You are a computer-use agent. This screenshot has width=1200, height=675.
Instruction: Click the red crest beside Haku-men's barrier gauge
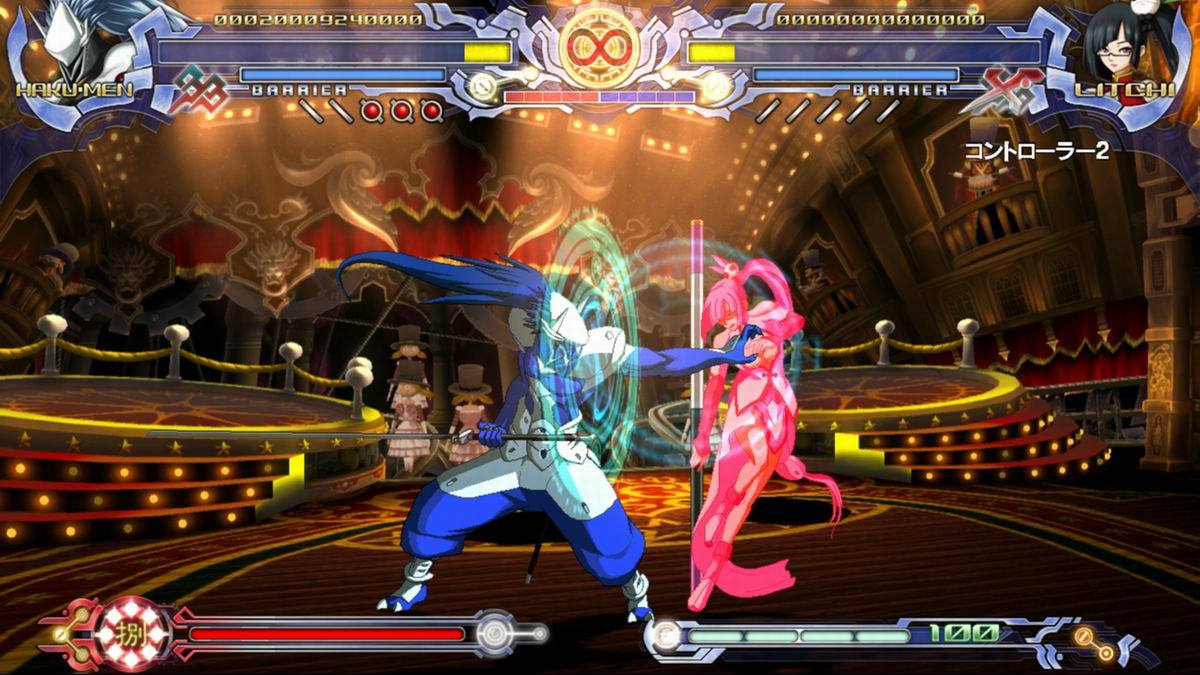click(198, 90)
